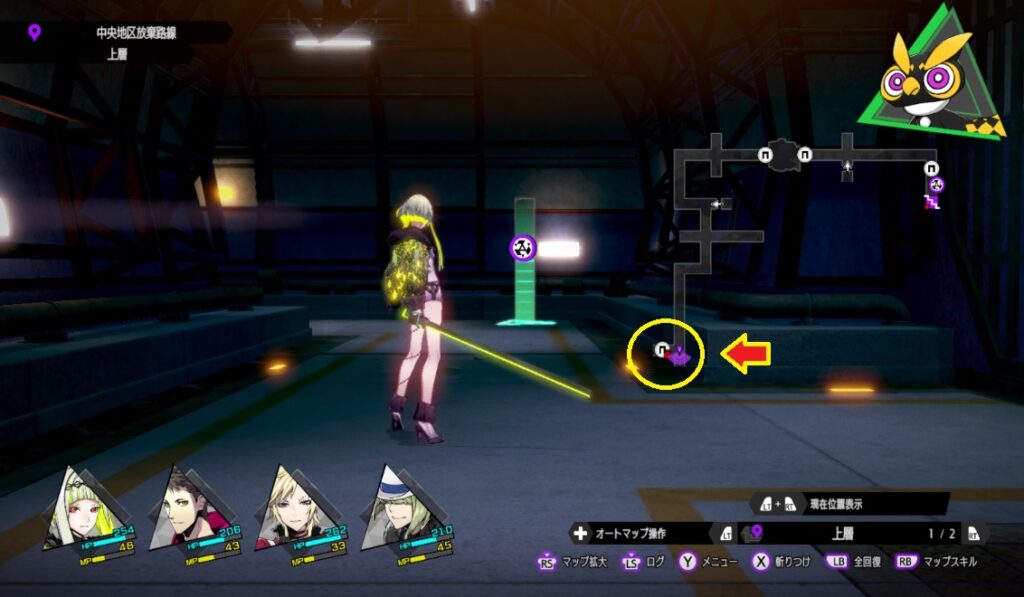This screenshot has height=597, width=1024.
Task: Click the gate marker above the map's swirl icon
Action: point(931,168)
